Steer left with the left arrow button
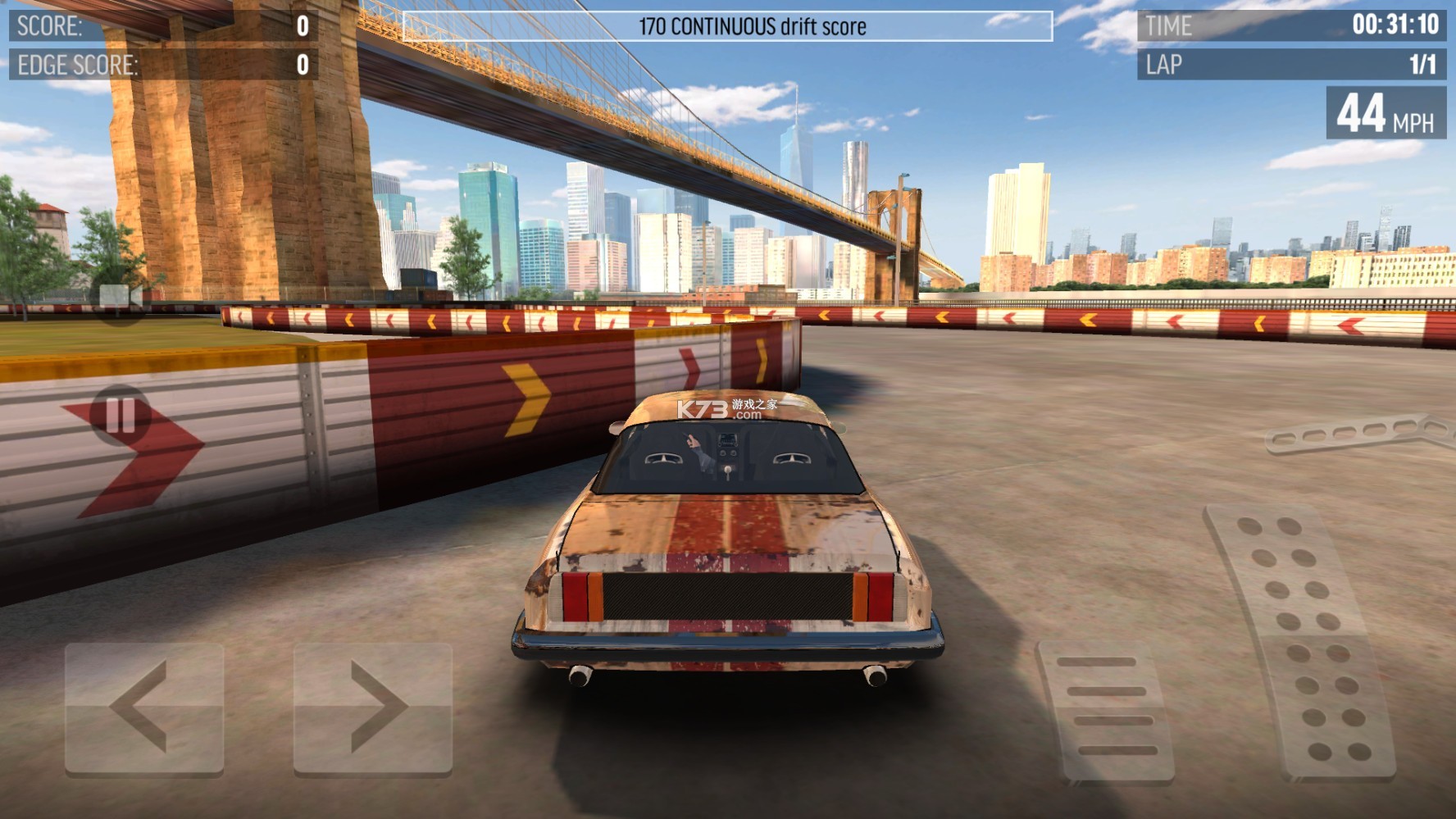Viewport: 1456px width, 819px height. tap(144, 708)
